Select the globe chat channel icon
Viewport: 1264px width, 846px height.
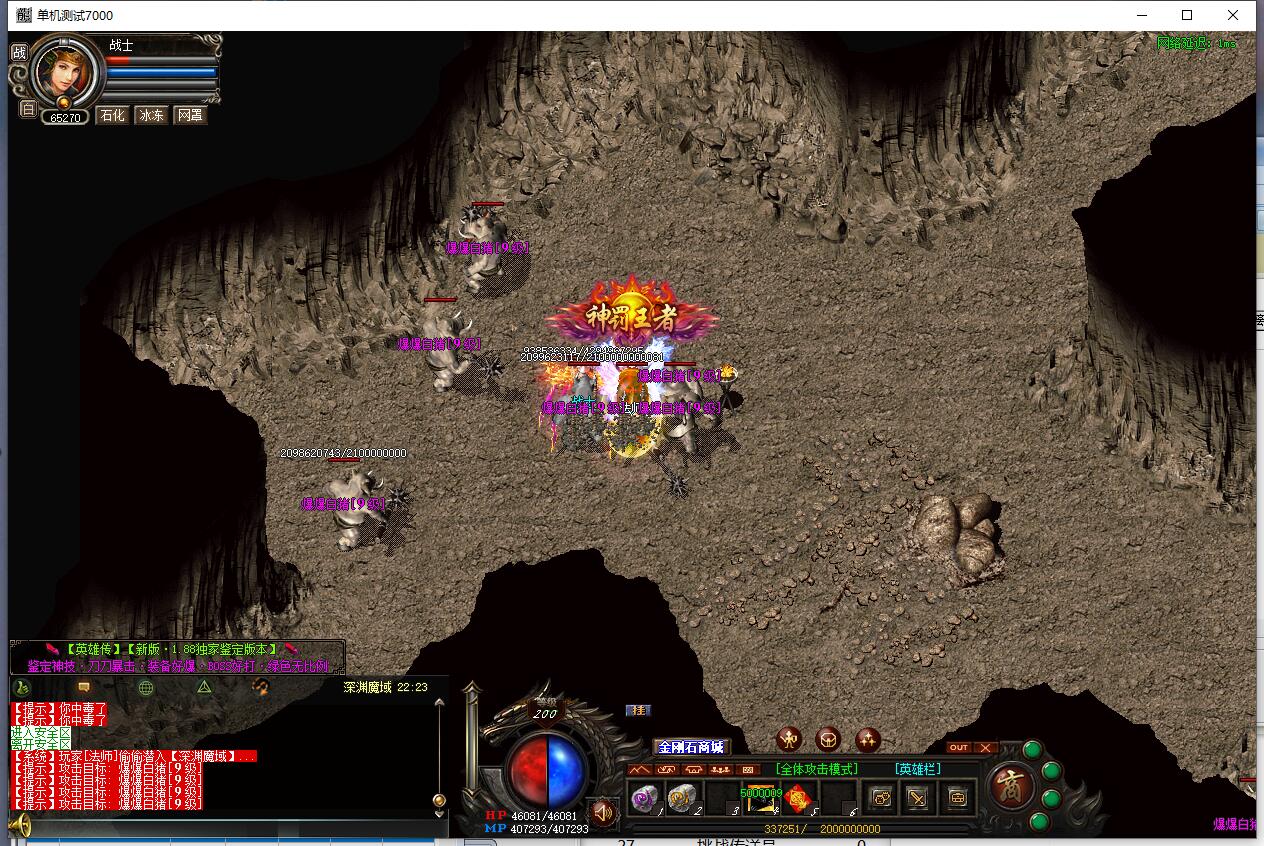(146, 687)
